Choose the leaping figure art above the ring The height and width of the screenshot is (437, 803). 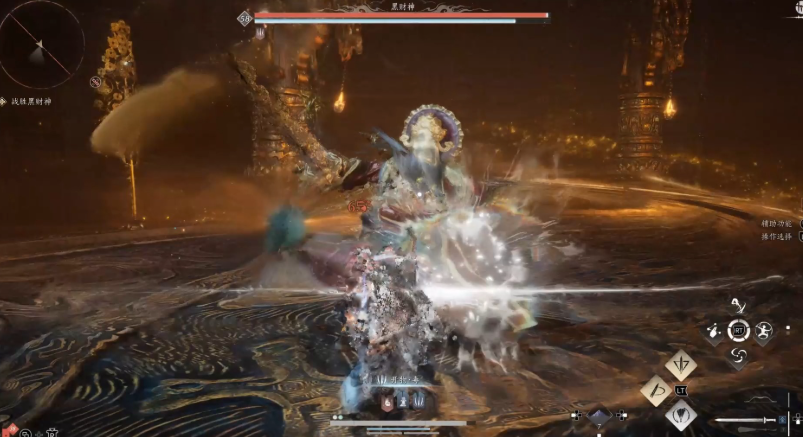click(739, 305)
